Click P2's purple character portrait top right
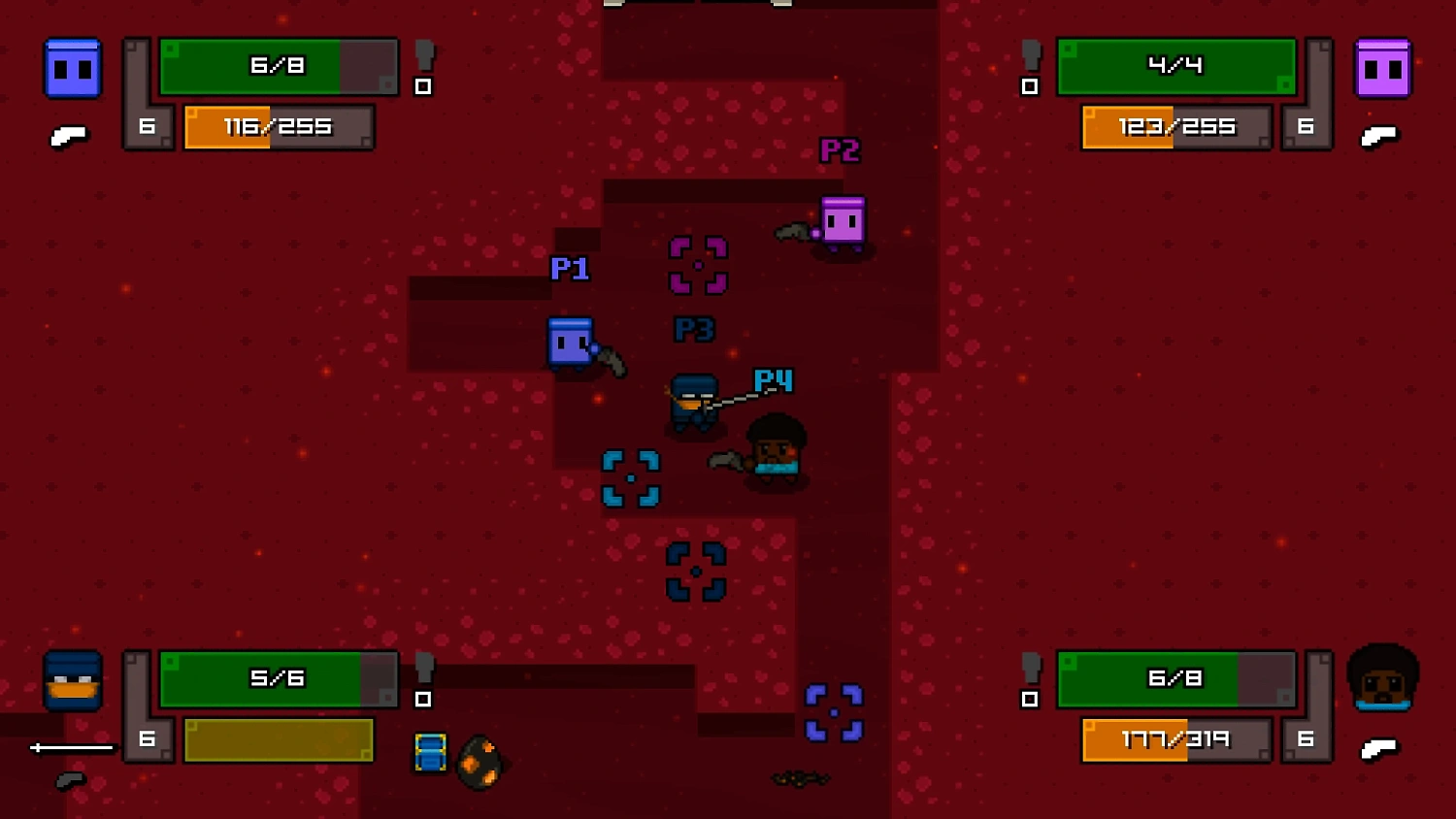Screen dimensions: 1456x819 [1383, 68]
